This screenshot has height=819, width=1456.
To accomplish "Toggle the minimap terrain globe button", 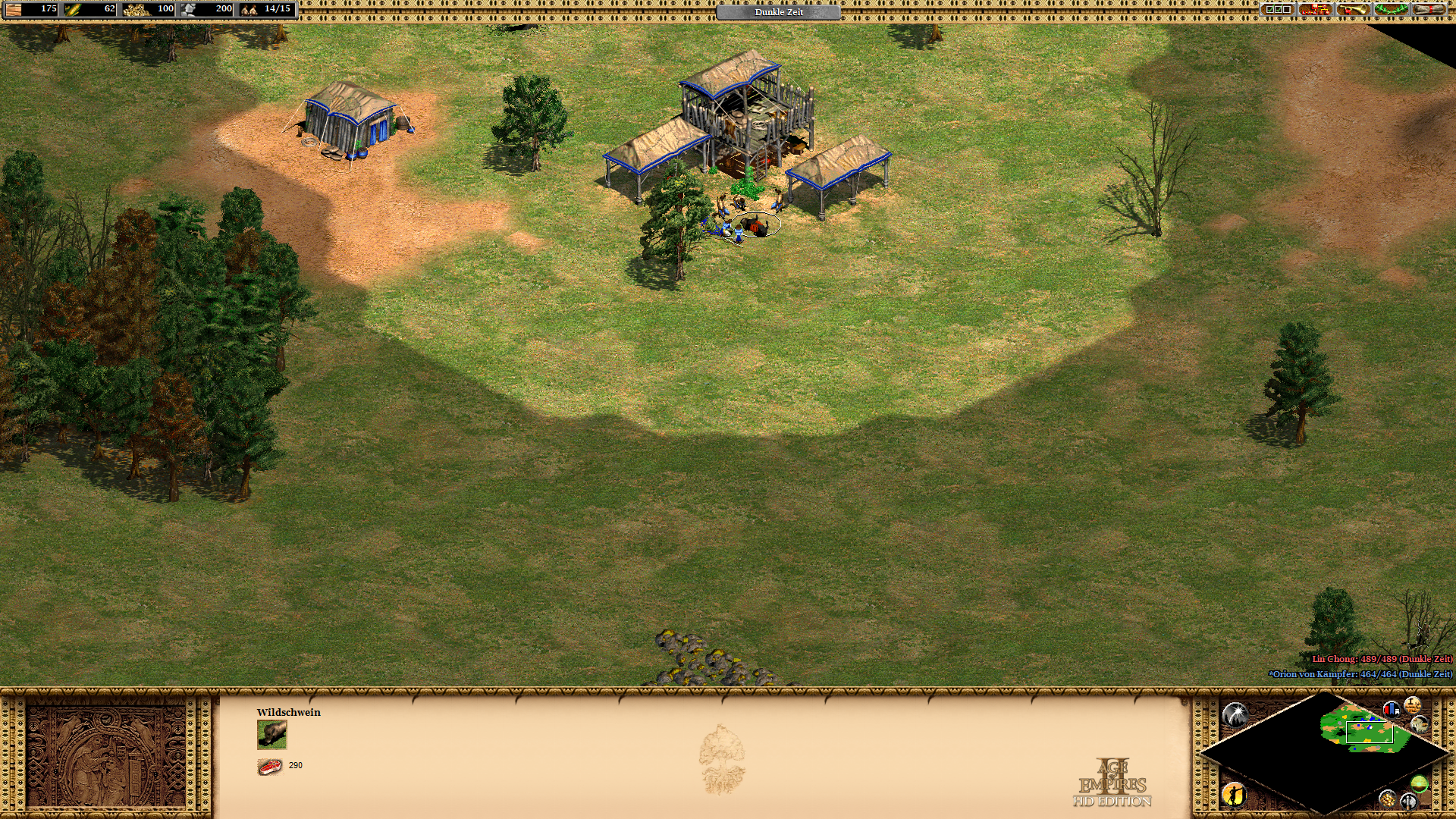I will click(x=1420, y=783).
